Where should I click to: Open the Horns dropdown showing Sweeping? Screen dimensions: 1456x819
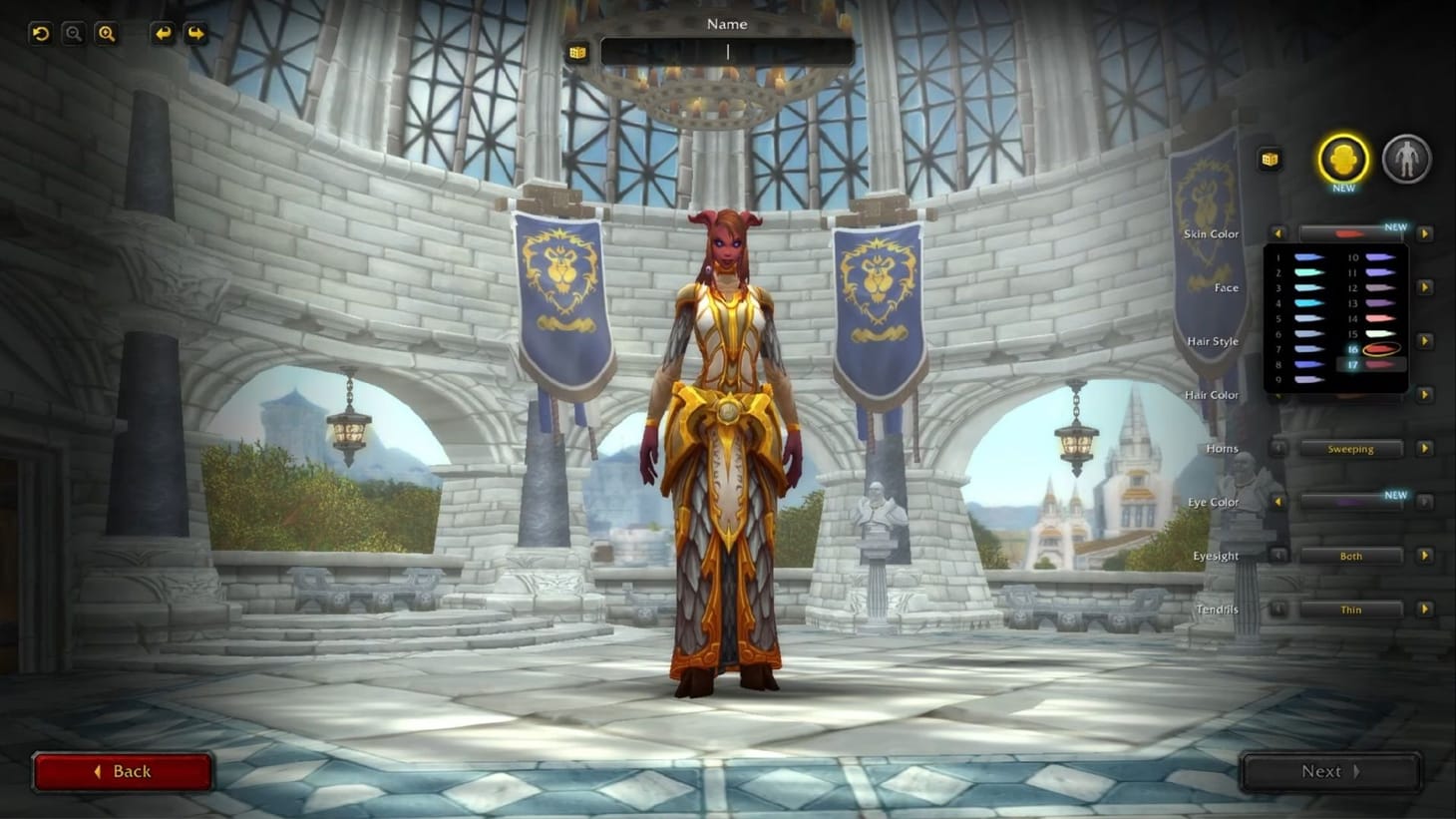(x=1351, y=448)
